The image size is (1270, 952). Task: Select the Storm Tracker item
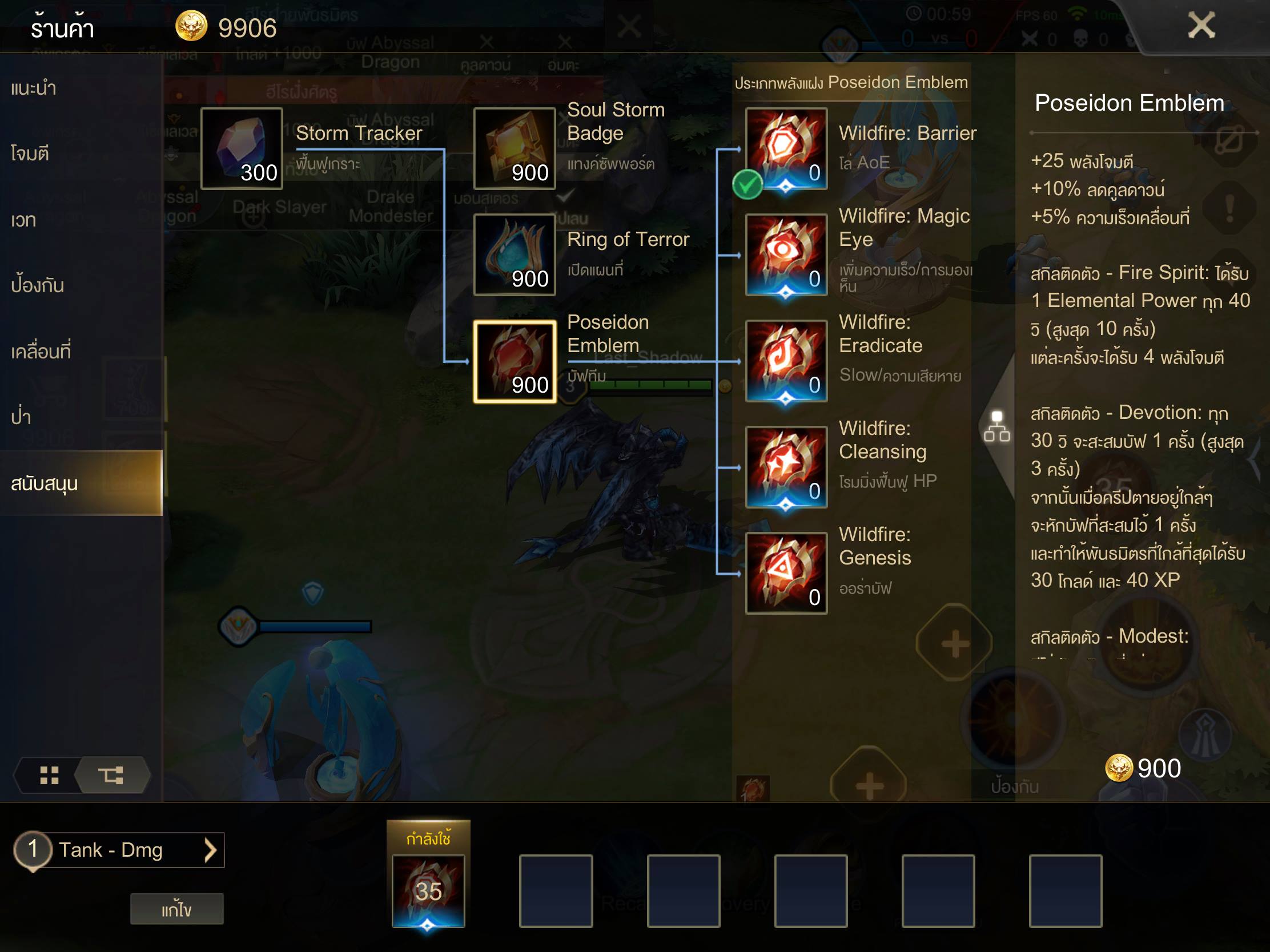pos(242,148)
